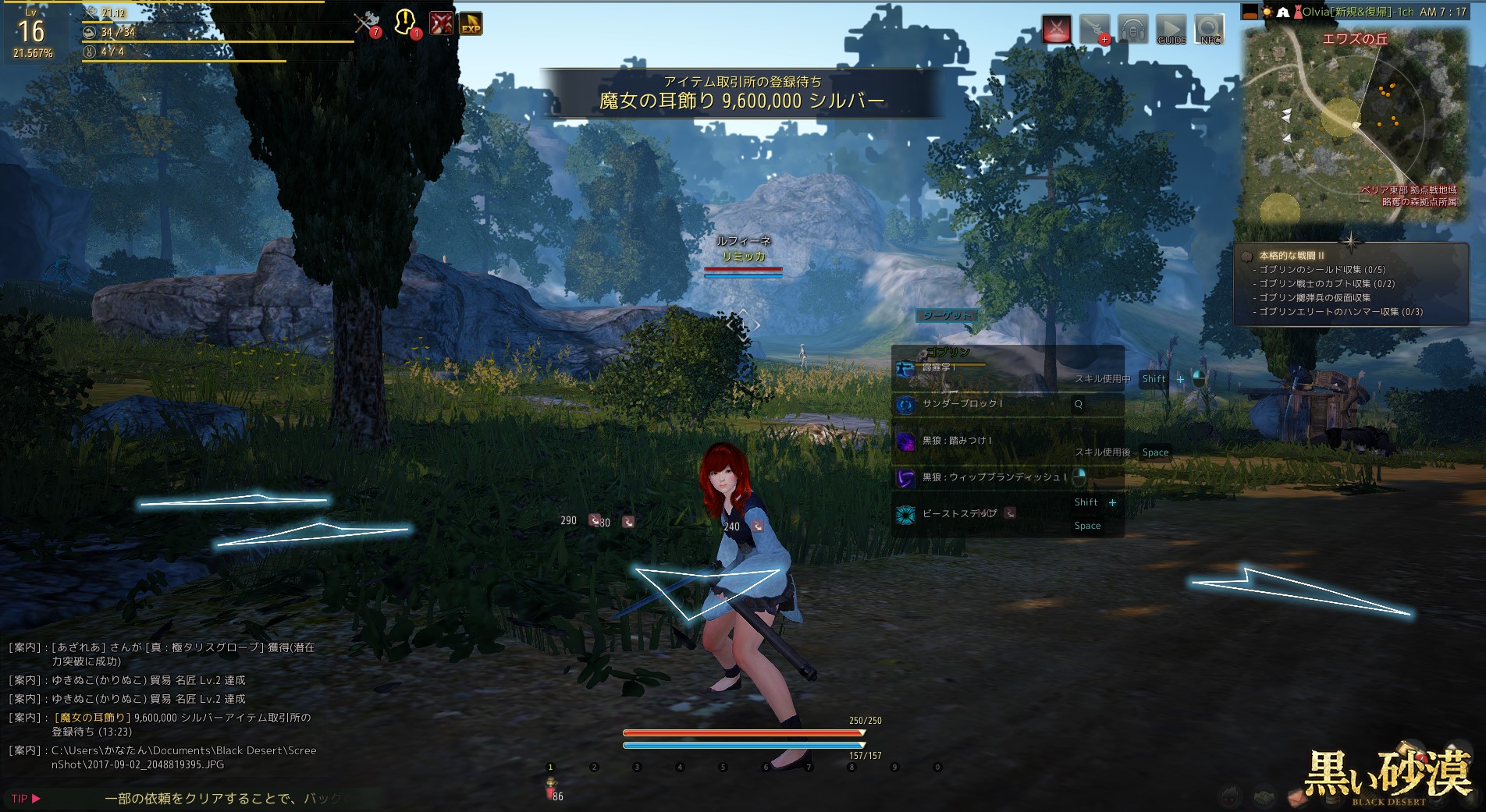Click the サンダーブロック skill guide entry
This screenshot has height=812, width=1486.
[x=962, y=404]
